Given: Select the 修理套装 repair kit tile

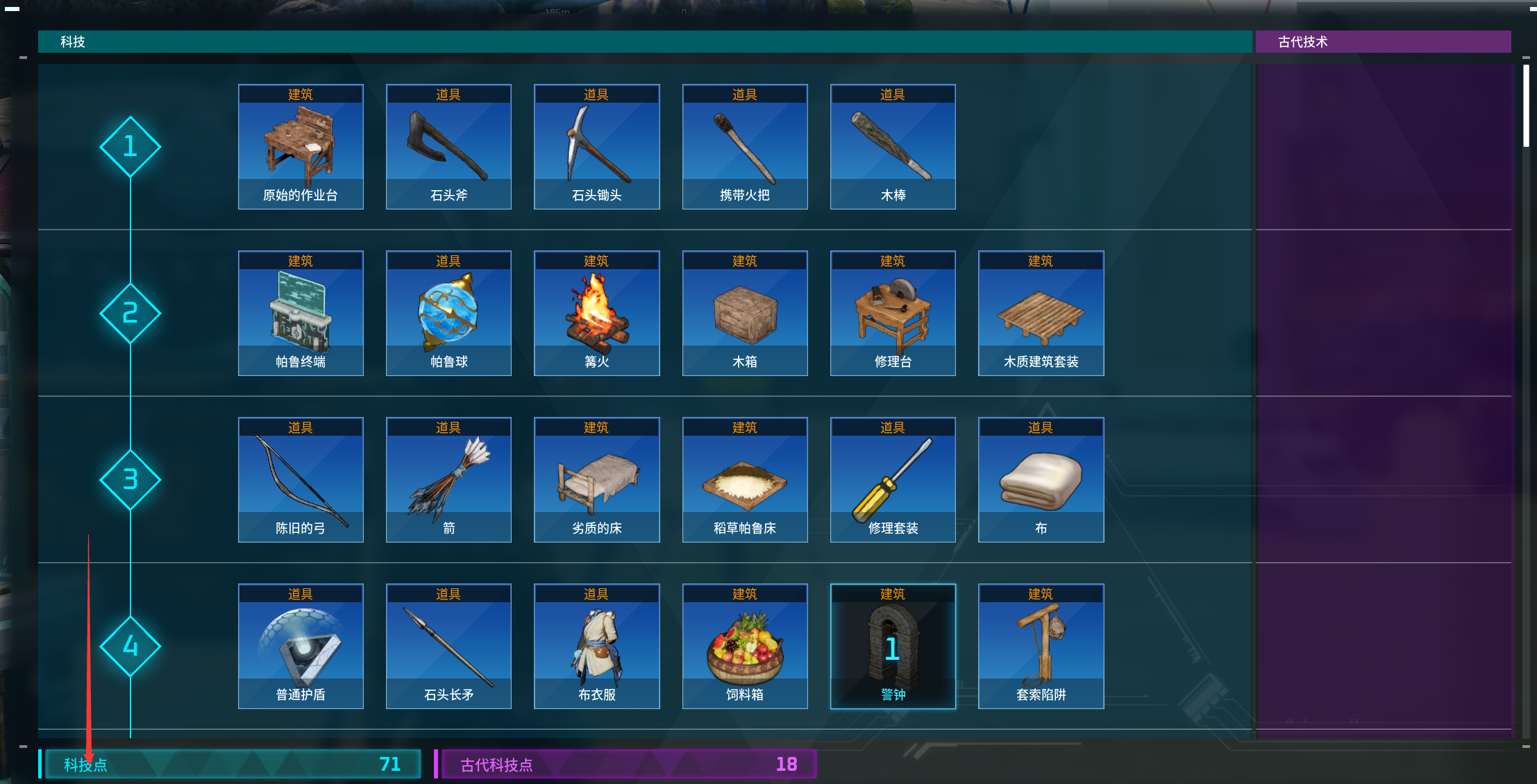Looking at the screenshot, I should point(893,480).
